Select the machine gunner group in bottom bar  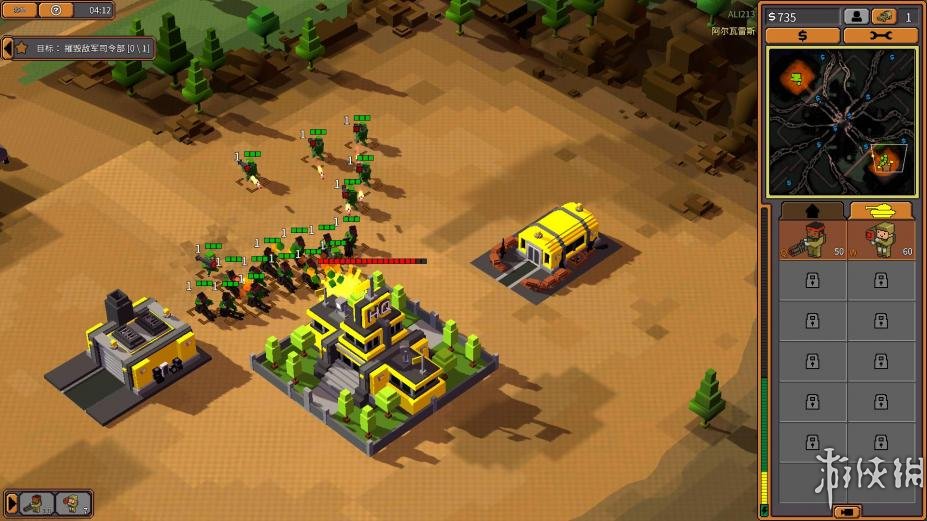pyautogui.click(x=37, y=503)
